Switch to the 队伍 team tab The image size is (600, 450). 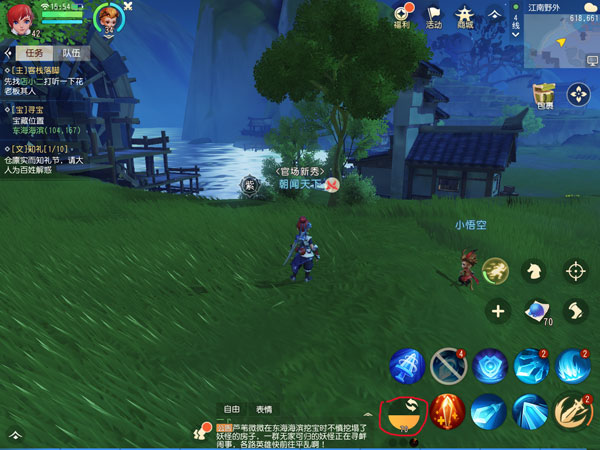click(x=71, y=53)
